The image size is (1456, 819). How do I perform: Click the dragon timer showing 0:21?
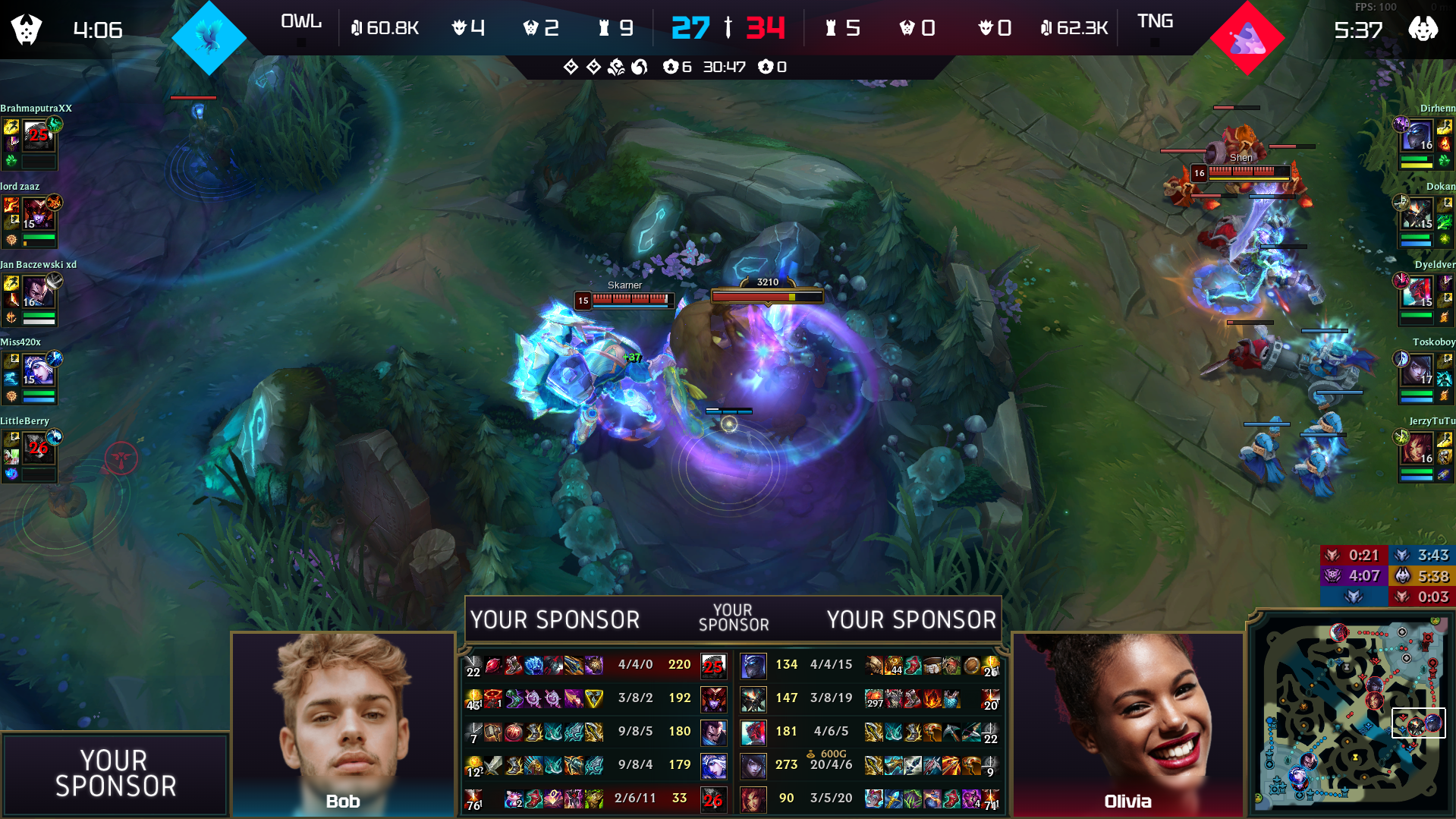pos(1363,555)
